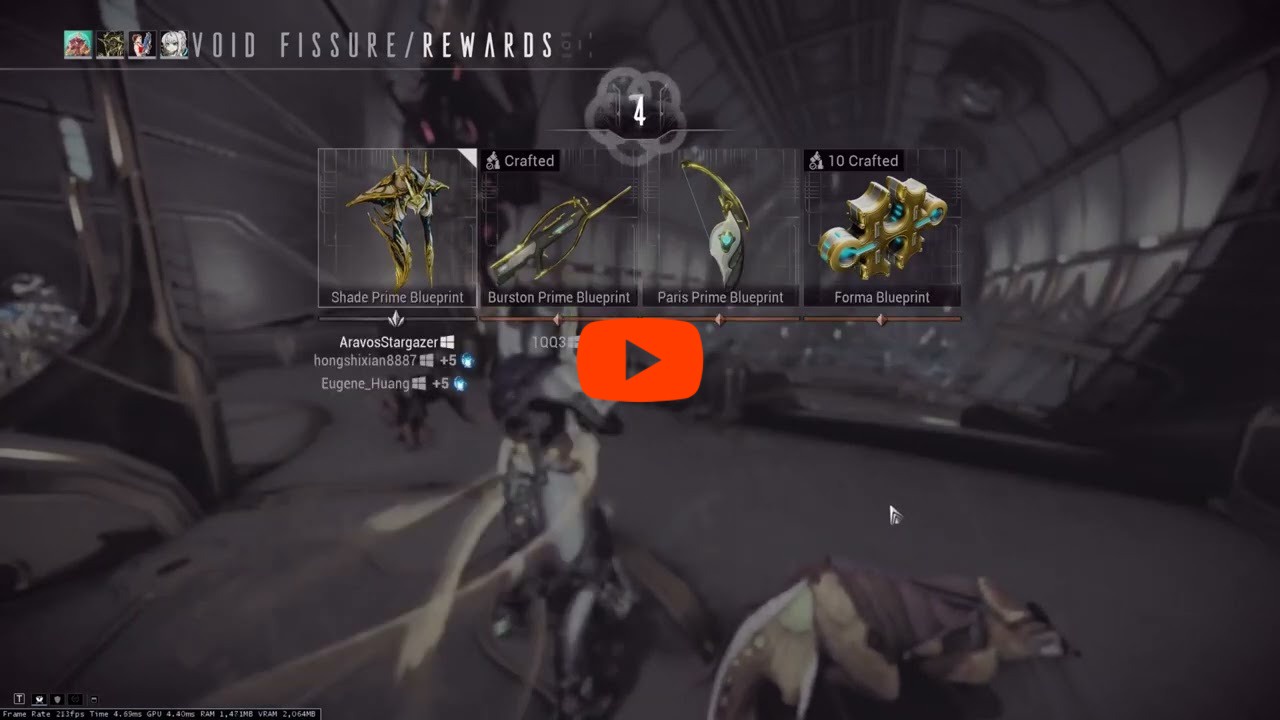This screenshot has width=1280, height=720.
Task: Click the shield icon in the taskbar
Action: coord(57,699)
